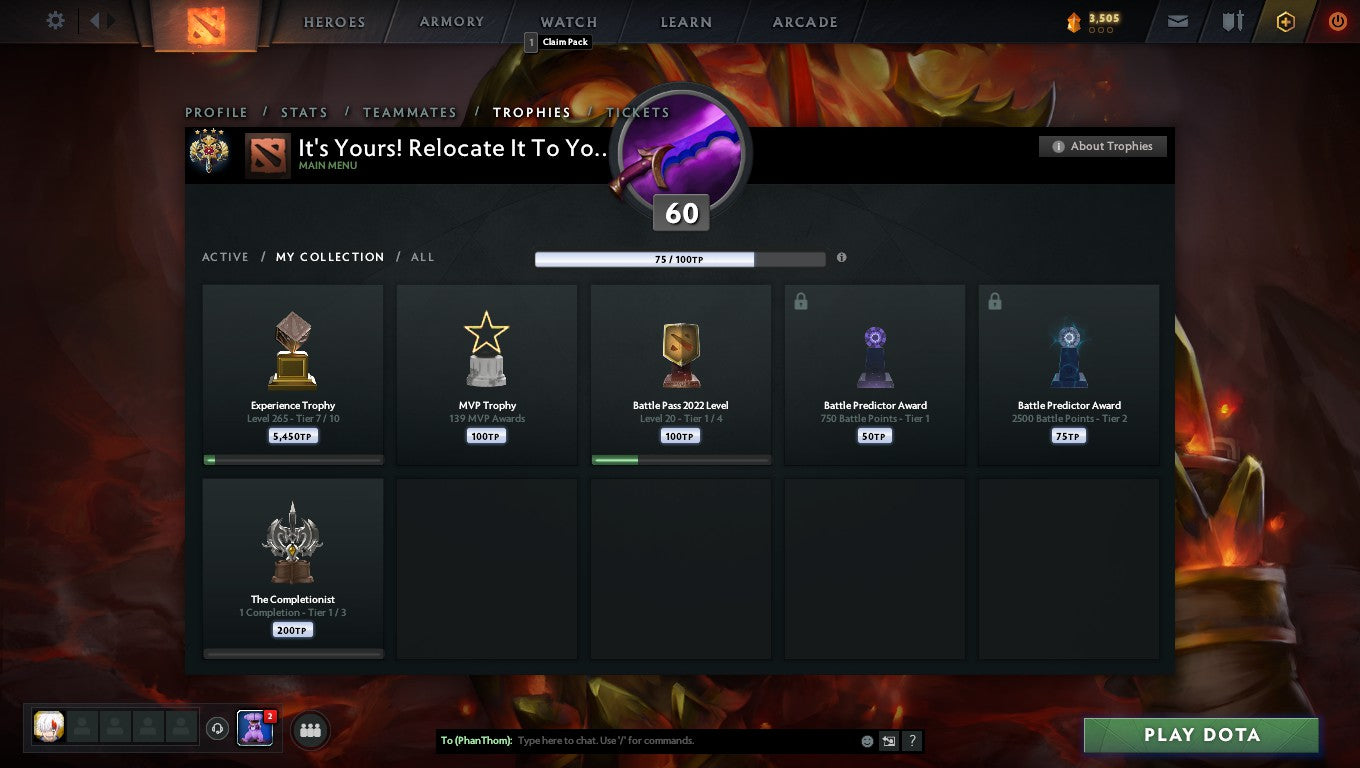The height and width of the screenshot is (768, 1360).
Task: Open the TROPHIES tab
Action: point(532,112)
